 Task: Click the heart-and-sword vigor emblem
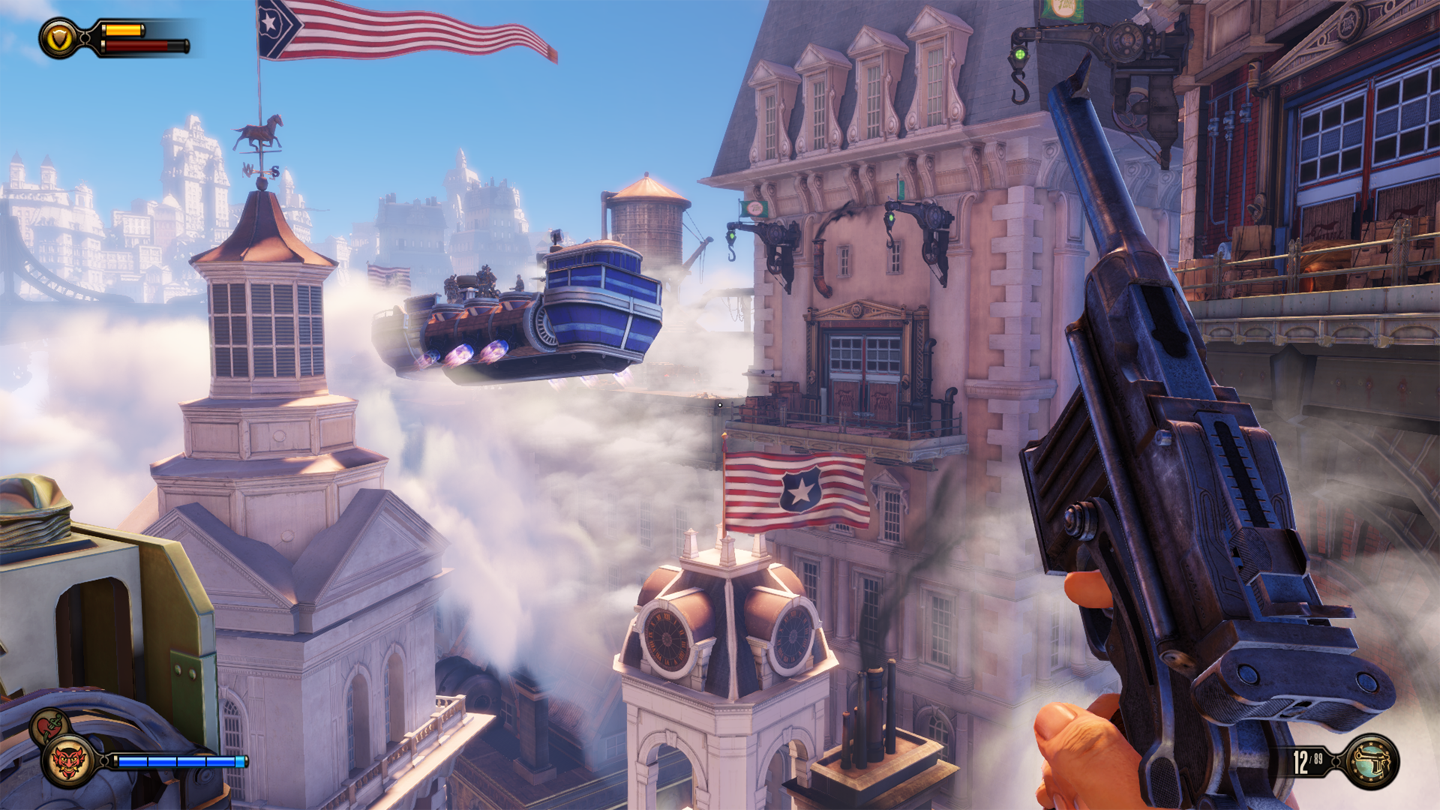[48, 722]
